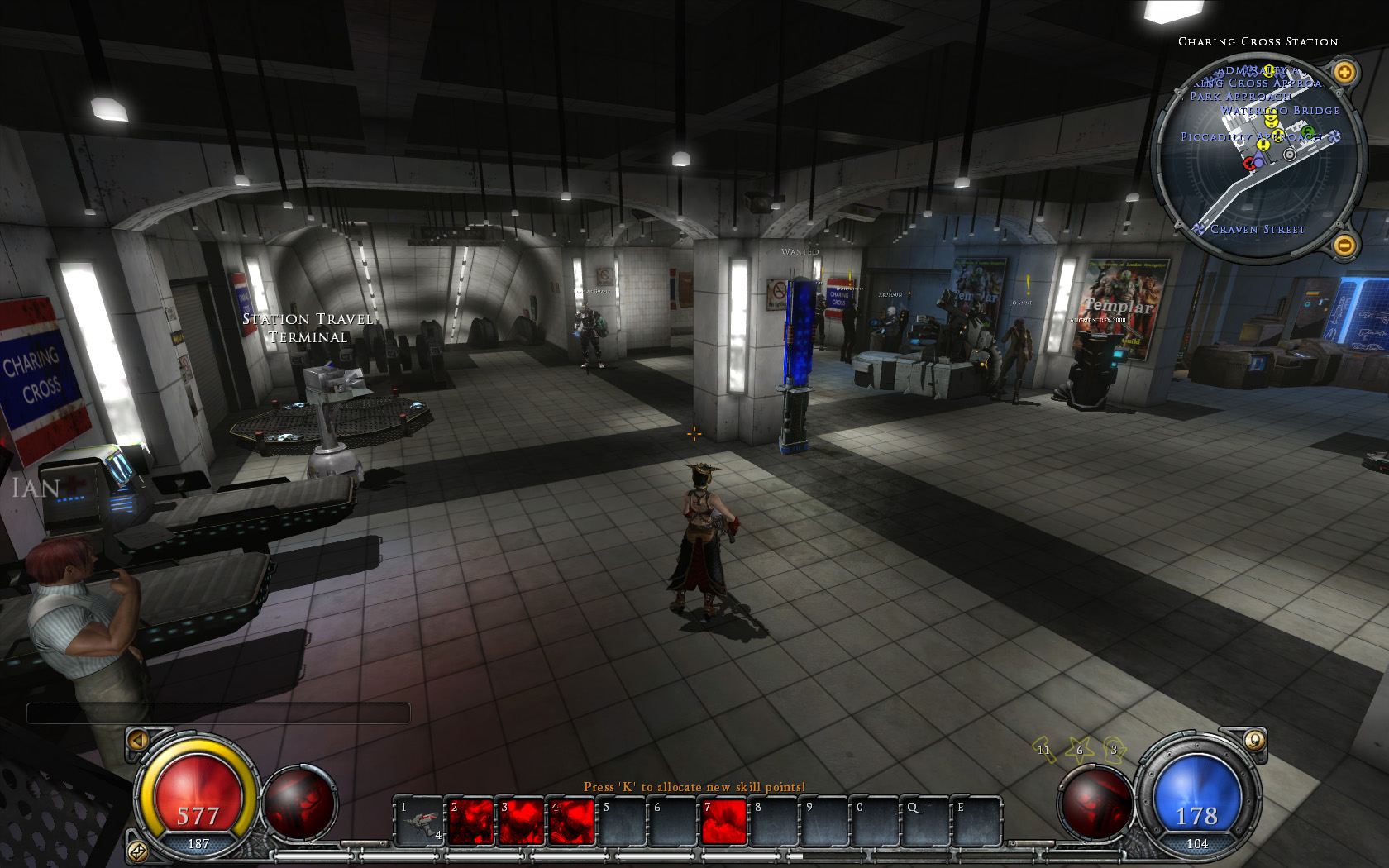The image size is (1389, 868).
Task: Open the star icon showing 6
Action: pos(1079,749)
